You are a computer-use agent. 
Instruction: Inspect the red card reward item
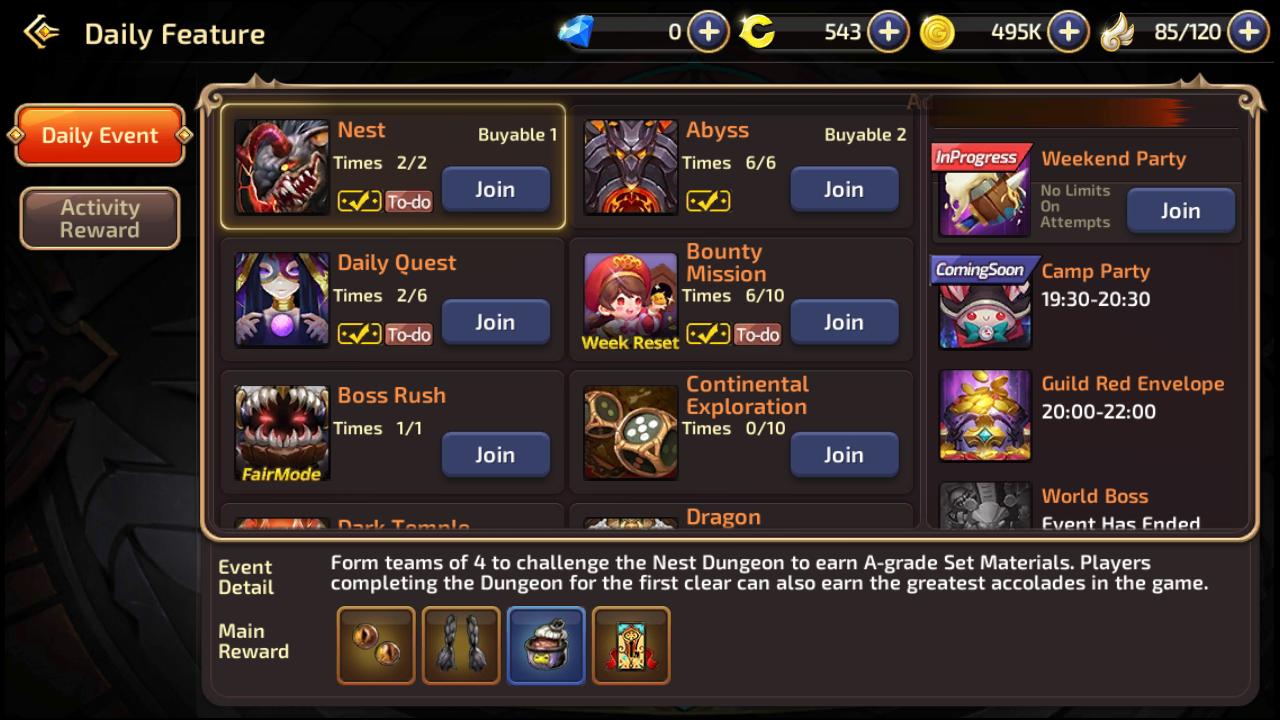point(631,645)
